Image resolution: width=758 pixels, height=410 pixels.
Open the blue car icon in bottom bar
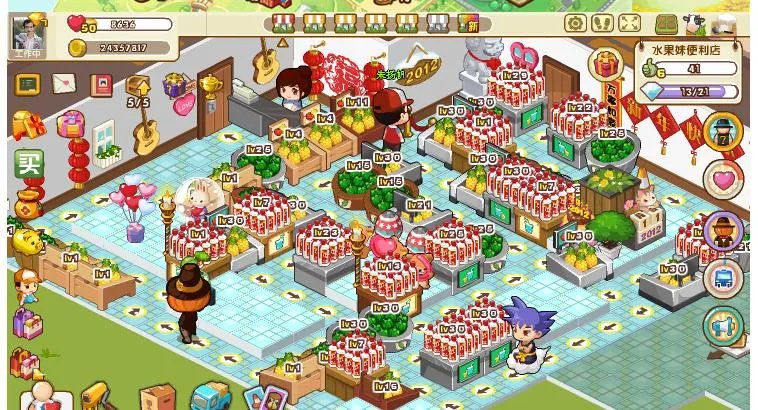(210, 396)
